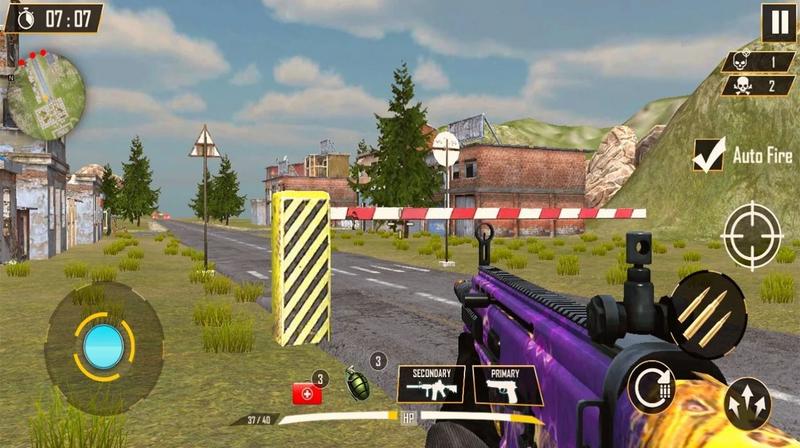Tap the jump arrows button

pyautogui.click(x=747, y=402)
